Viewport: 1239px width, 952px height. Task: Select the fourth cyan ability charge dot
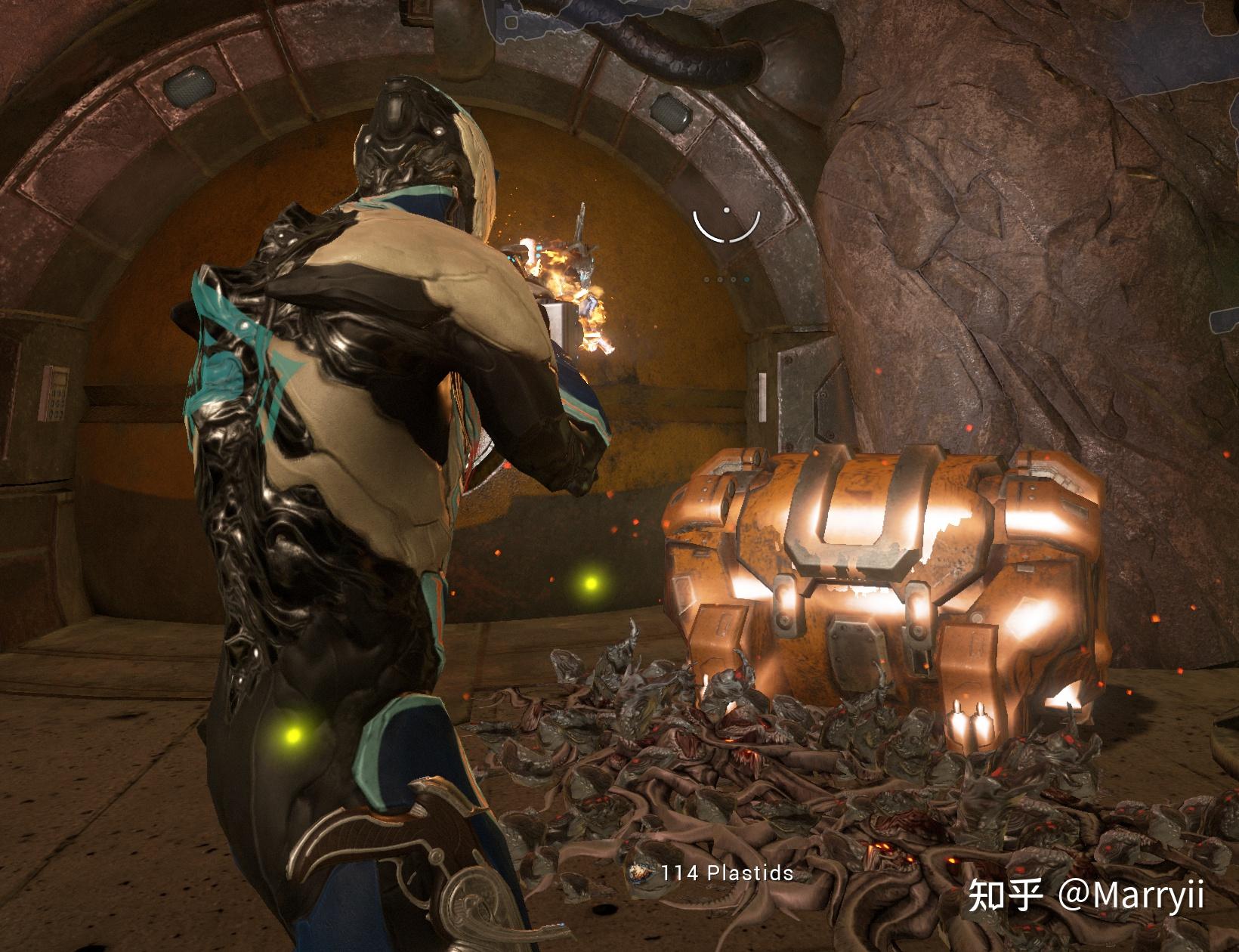(x=746, y=280)
